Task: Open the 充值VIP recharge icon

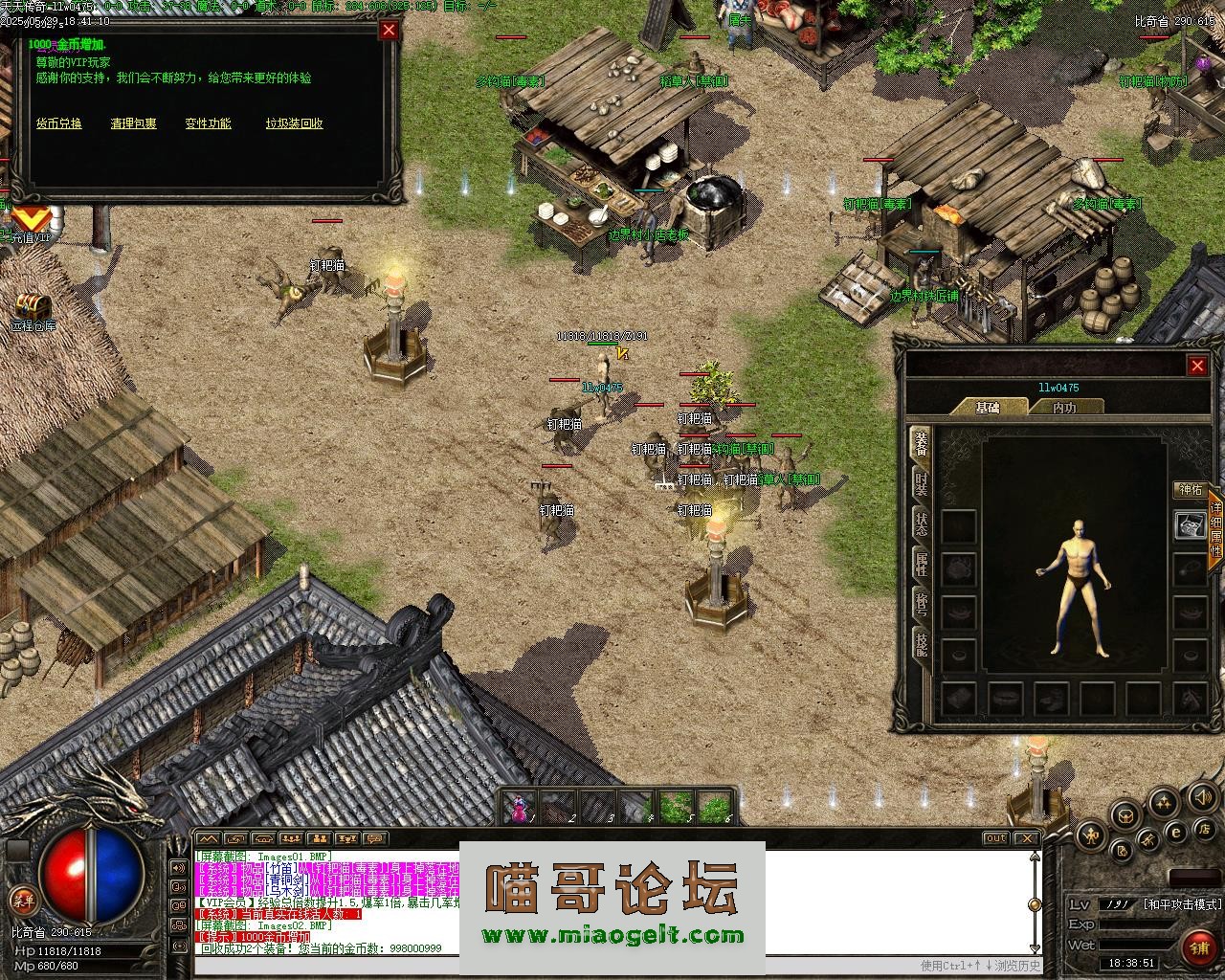Action: click(x=31, y=223)
